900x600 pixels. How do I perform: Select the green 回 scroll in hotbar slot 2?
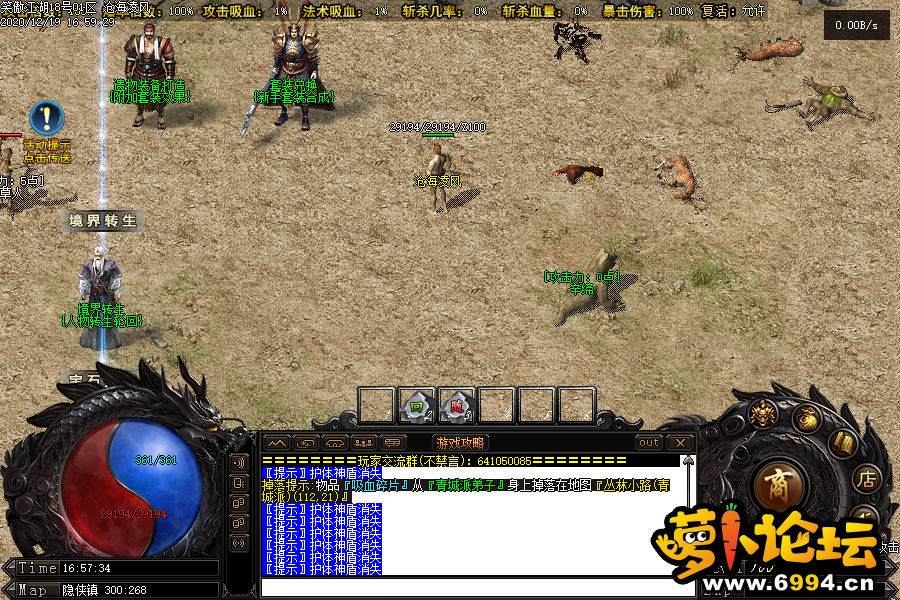click(x=417, y=406)
